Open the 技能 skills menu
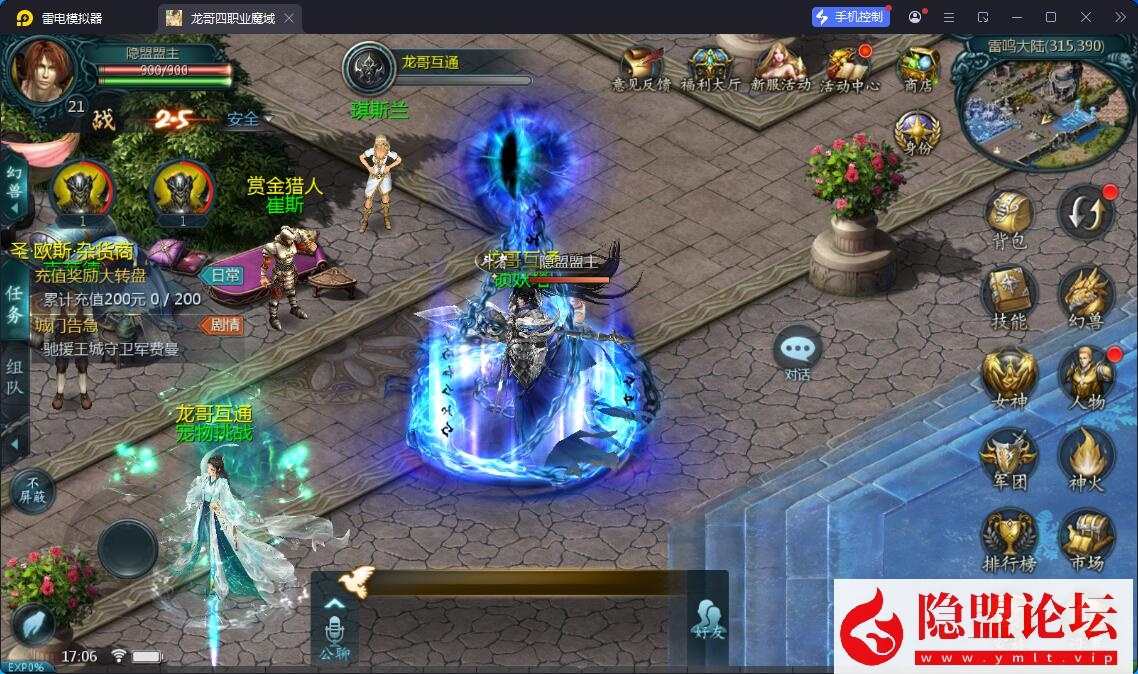The height and width of the screenshot is (674, 1138). click(1007, 296)
